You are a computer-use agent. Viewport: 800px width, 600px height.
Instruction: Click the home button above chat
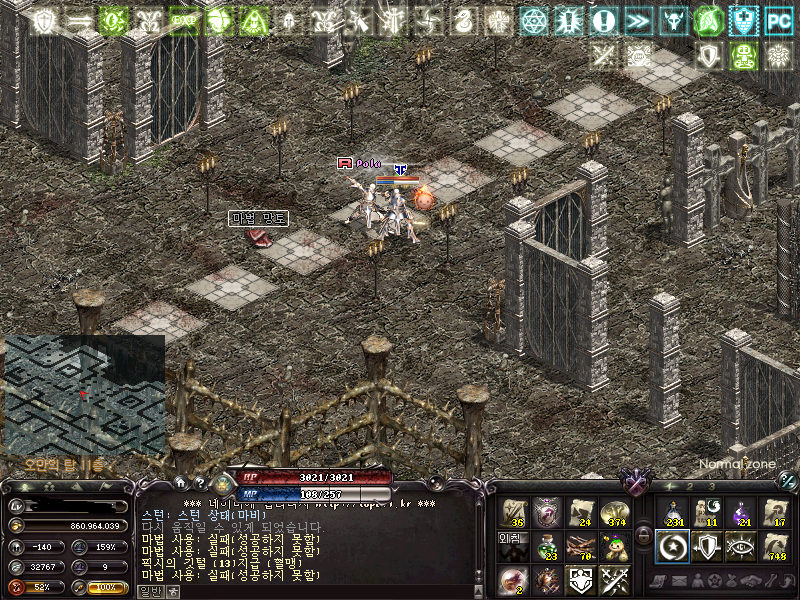[x=180, y=482]
